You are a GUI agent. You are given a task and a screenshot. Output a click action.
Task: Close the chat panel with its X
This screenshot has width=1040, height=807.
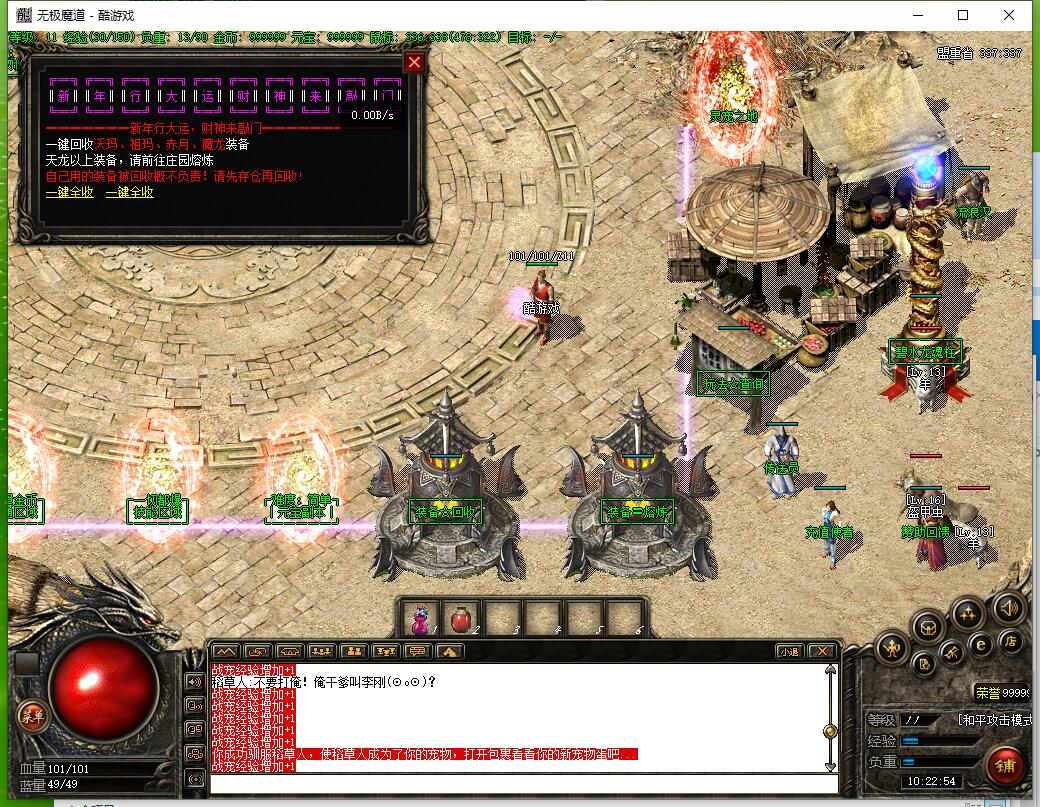pyautogui.click(x=820, y=651)
